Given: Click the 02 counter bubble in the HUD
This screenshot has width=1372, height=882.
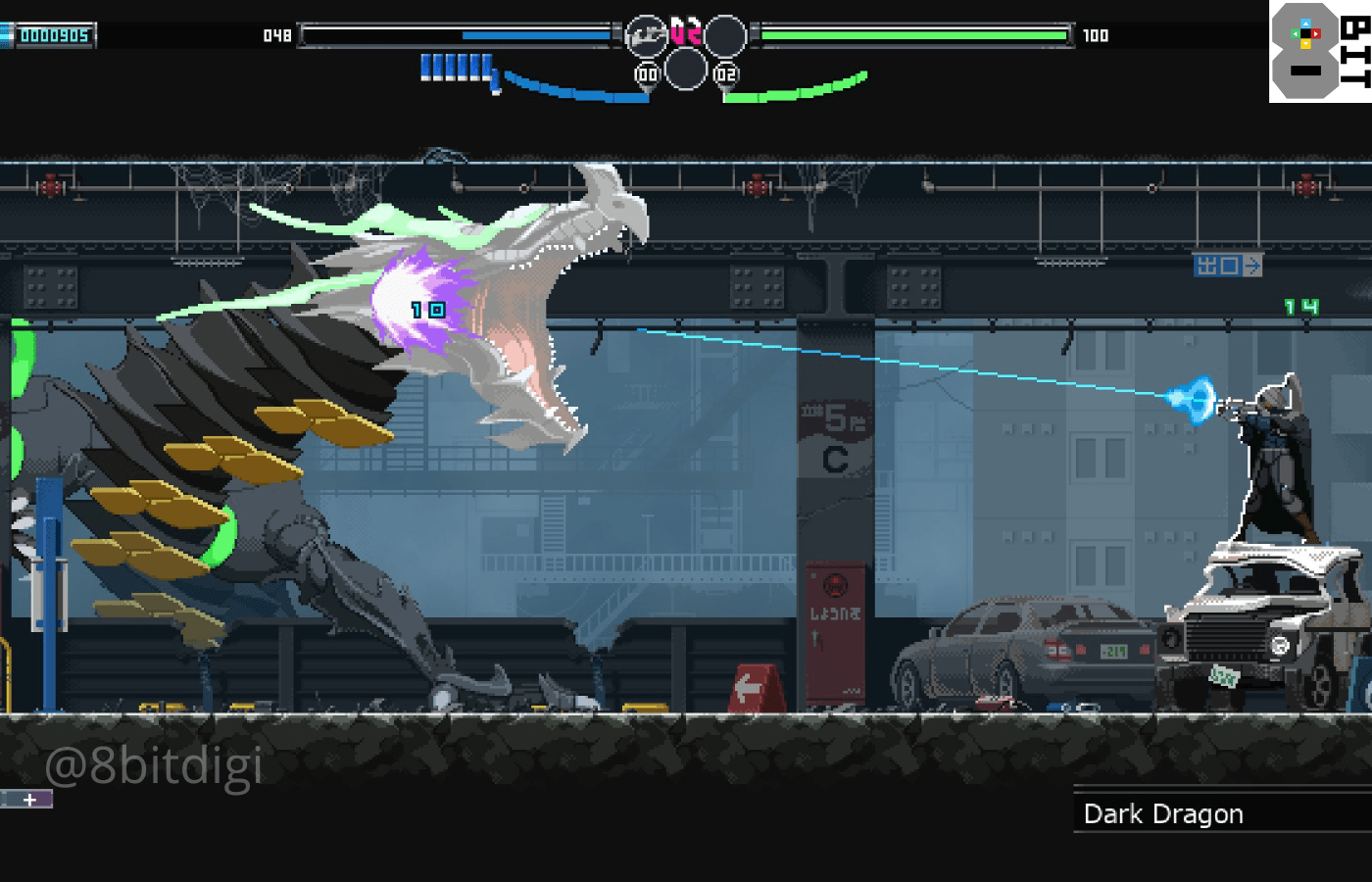Looking at the screenshot, I should [726, 73].
